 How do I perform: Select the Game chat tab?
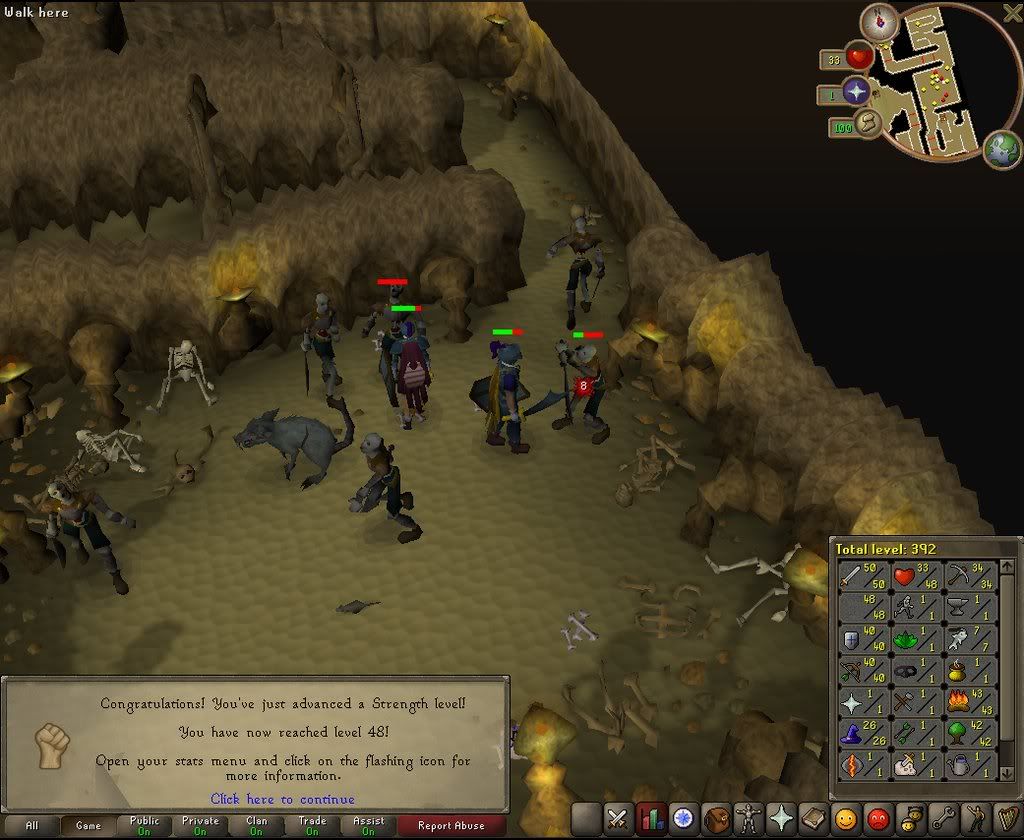(88, 826)
